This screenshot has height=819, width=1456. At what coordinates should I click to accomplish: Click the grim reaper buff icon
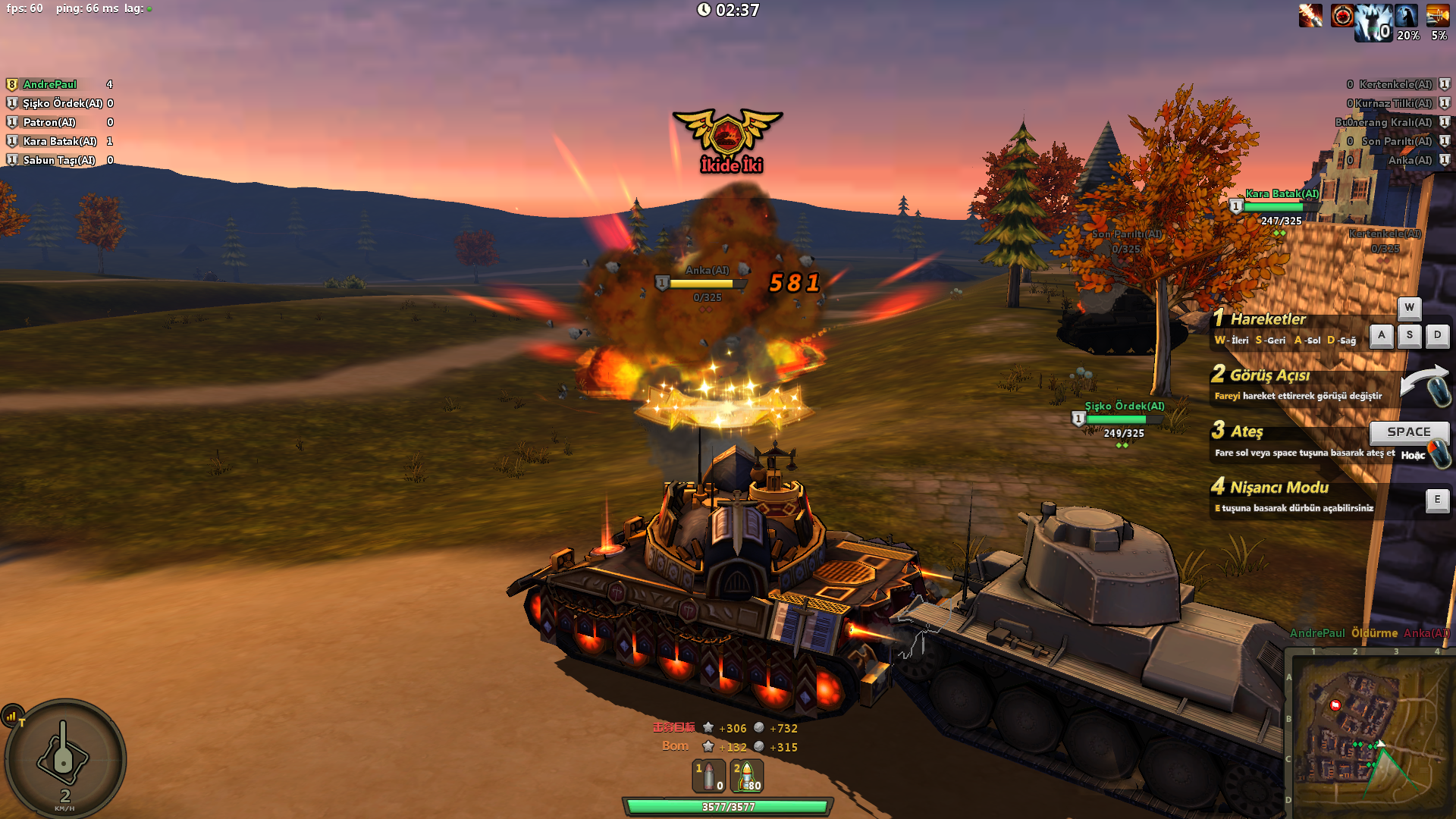click(1407, 15)
